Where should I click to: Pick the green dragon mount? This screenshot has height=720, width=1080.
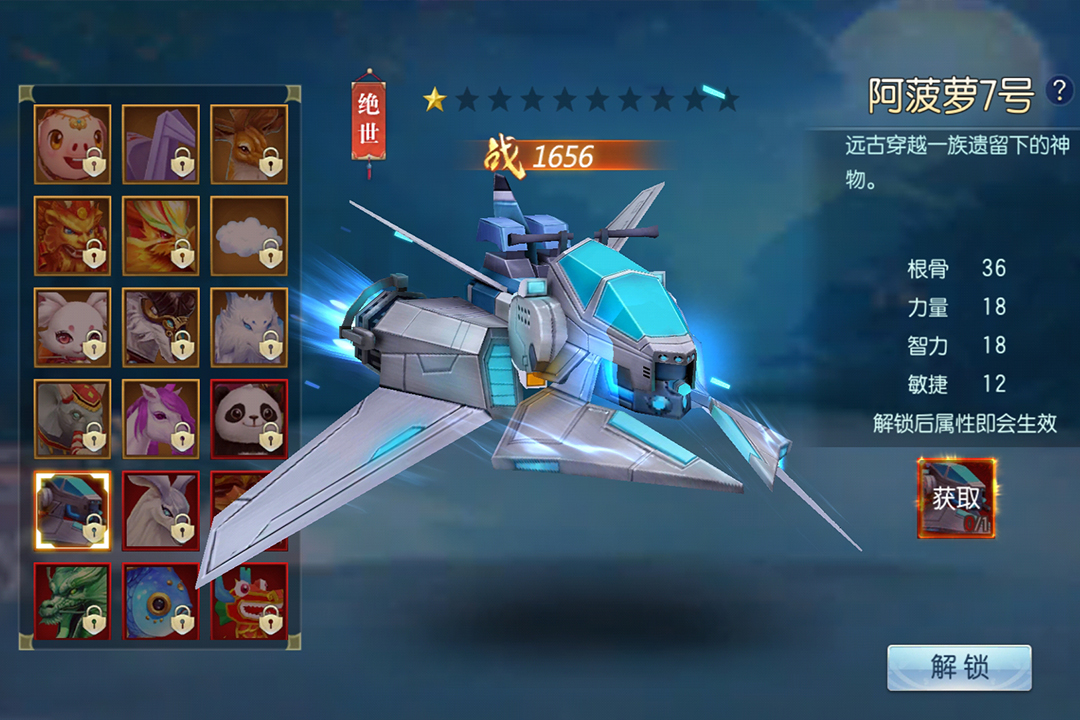tap(72, 601)
